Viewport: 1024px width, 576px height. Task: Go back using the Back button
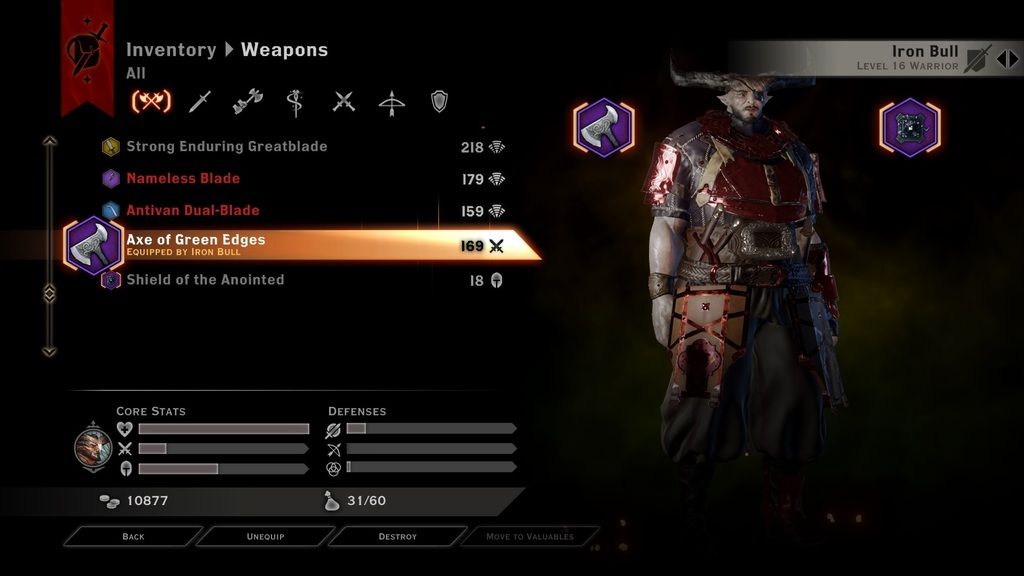point(133,537)
